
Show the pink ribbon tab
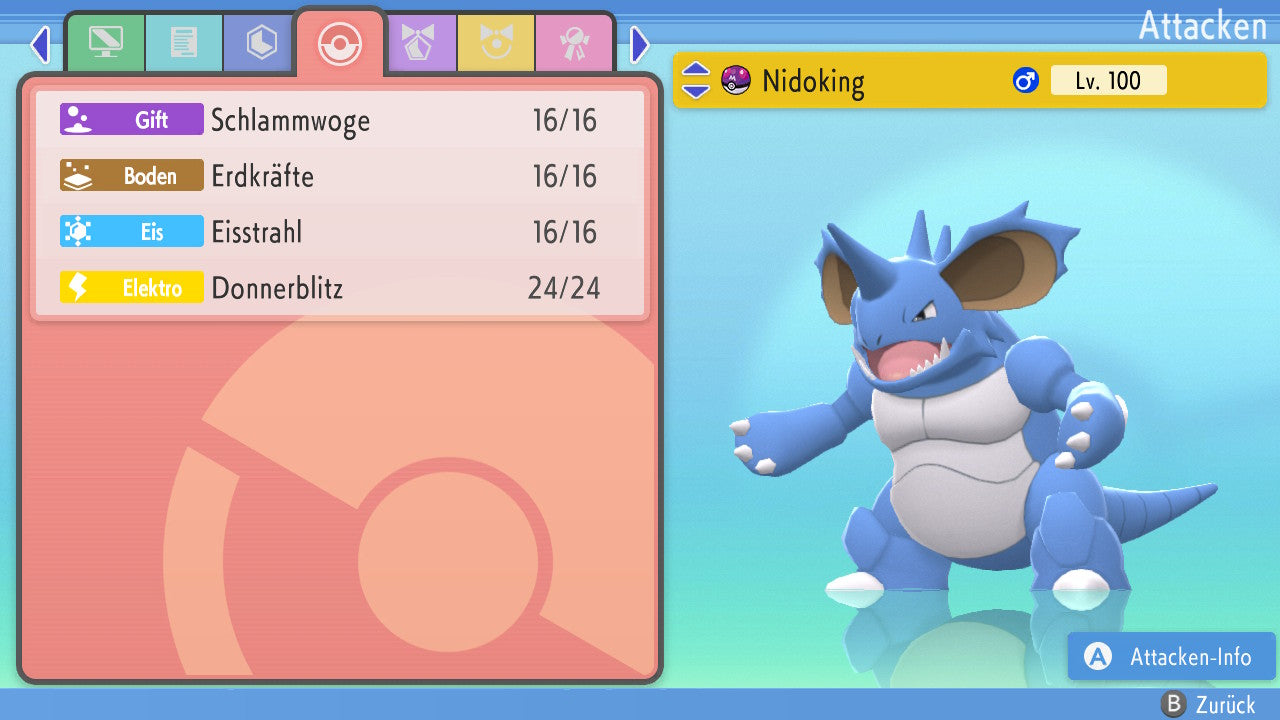(574, 43)
